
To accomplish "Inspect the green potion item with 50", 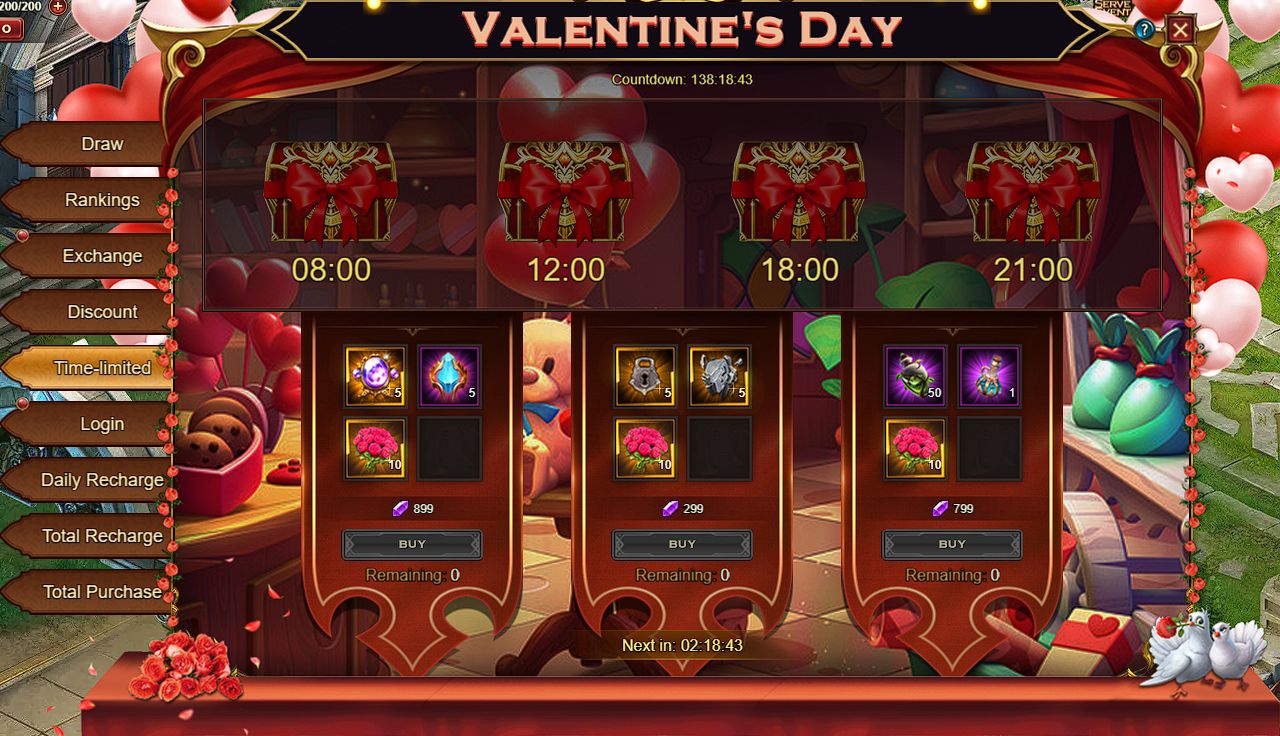I will (915, 376).
